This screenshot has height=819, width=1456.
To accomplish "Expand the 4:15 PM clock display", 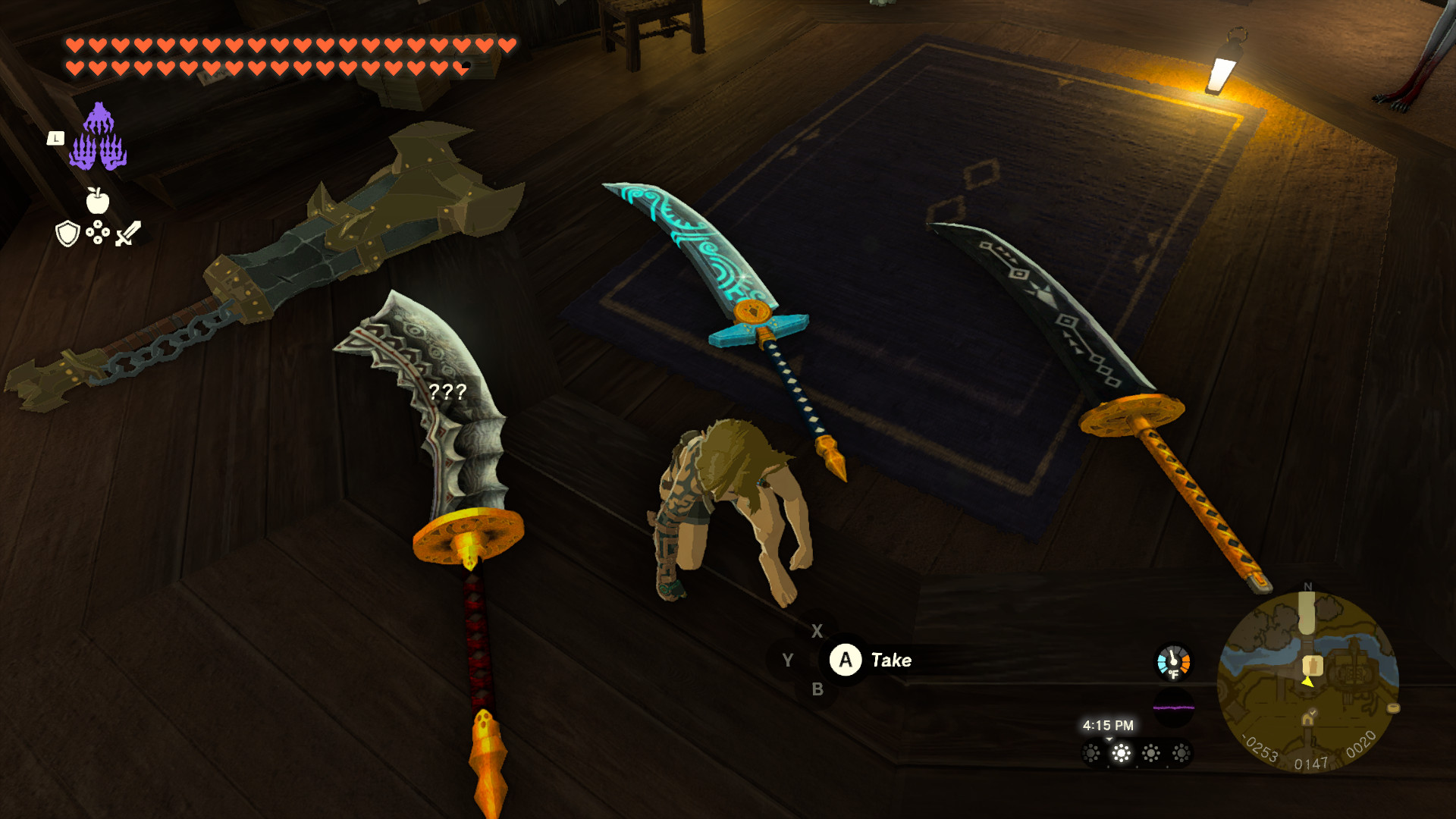I will (1109, 726).
